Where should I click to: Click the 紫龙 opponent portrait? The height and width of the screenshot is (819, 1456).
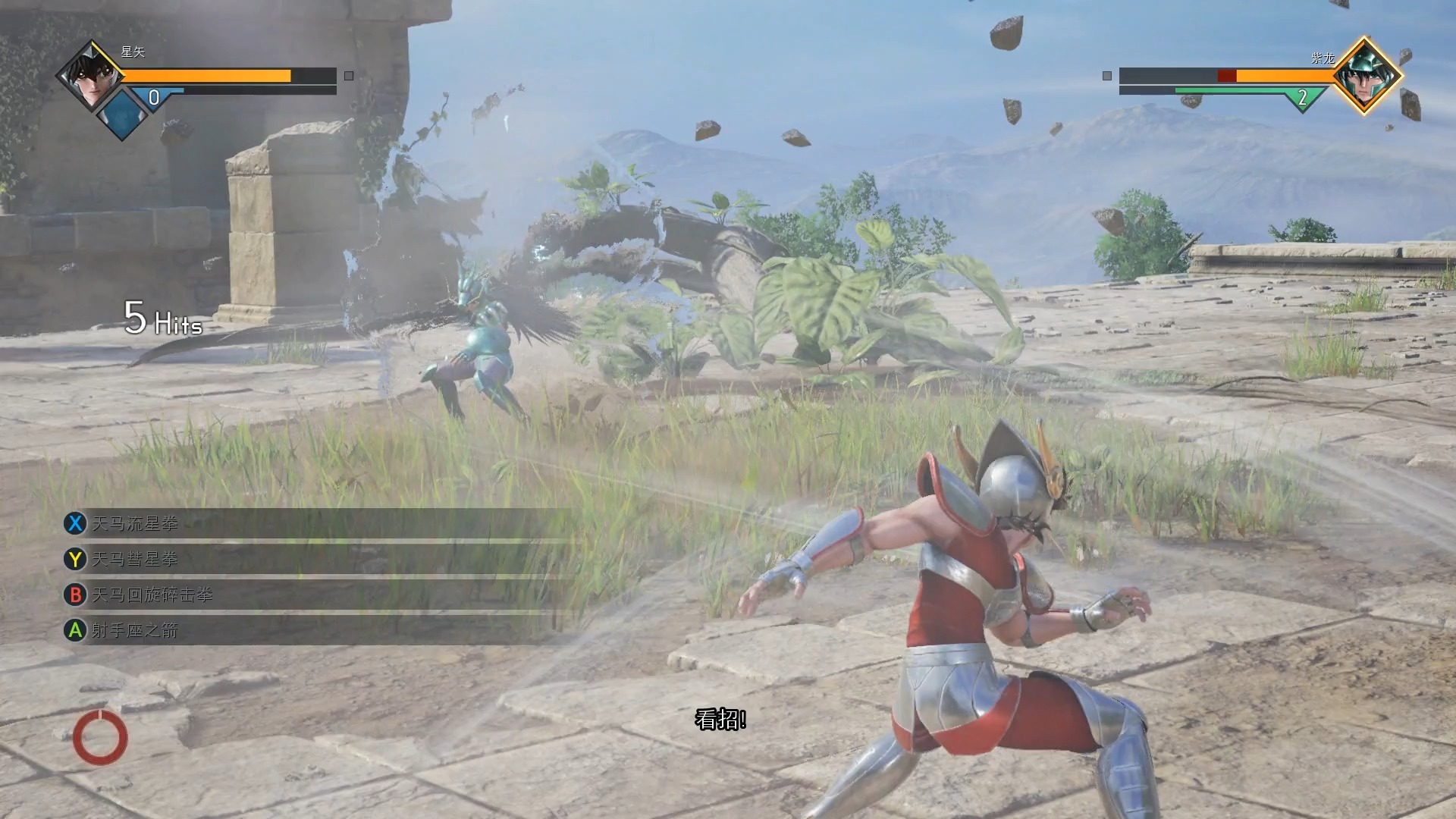pos(1364,75)
